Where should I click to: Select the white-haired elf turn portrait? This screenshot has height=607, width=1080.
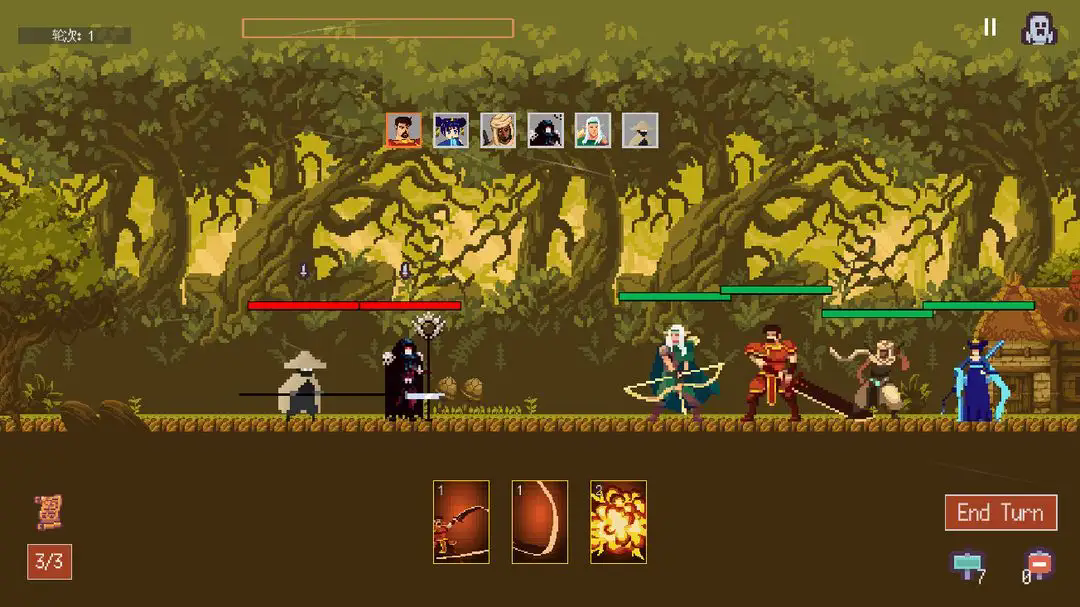click(592, 130)
